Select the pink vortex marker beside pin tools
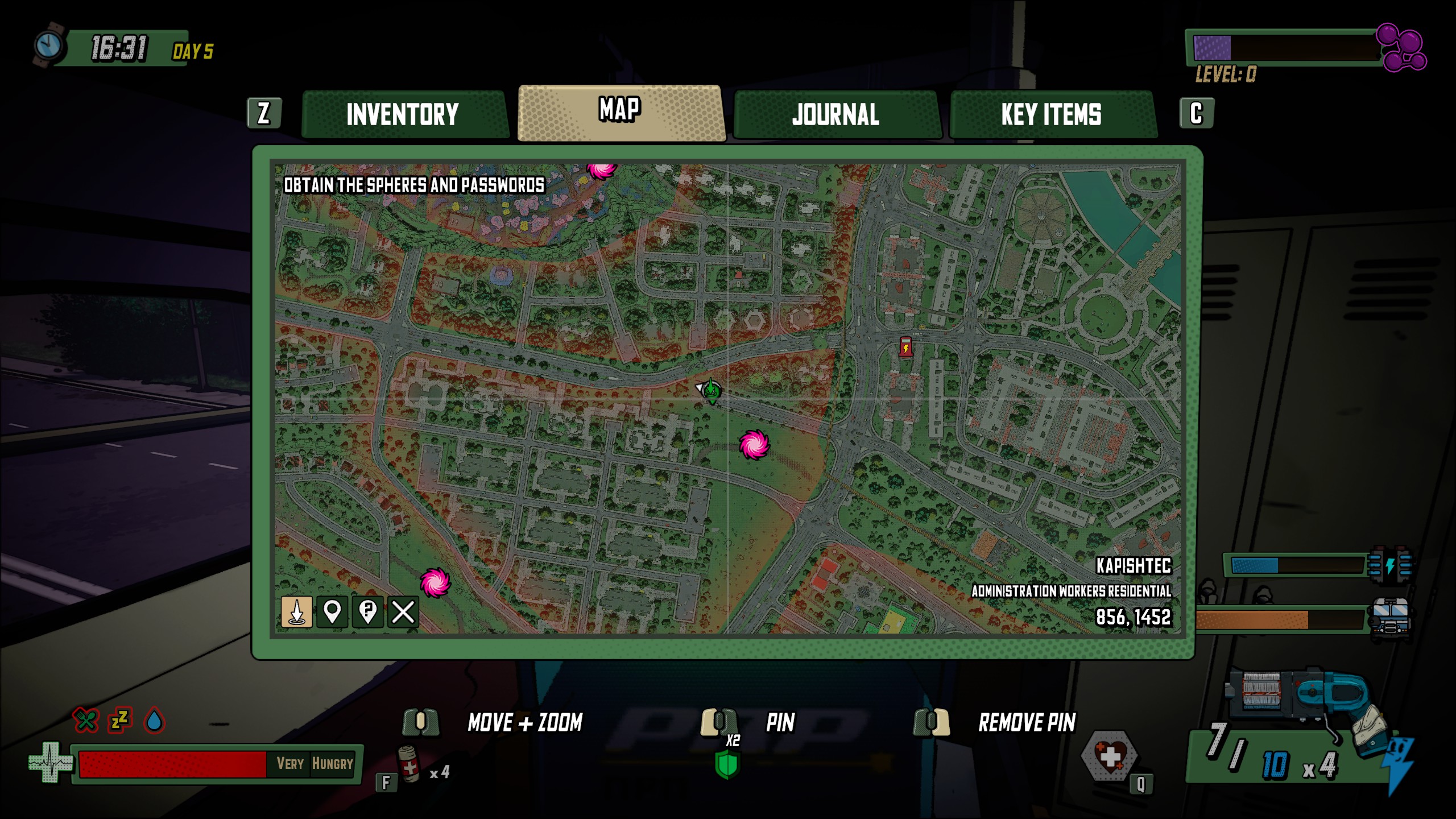 435,582
